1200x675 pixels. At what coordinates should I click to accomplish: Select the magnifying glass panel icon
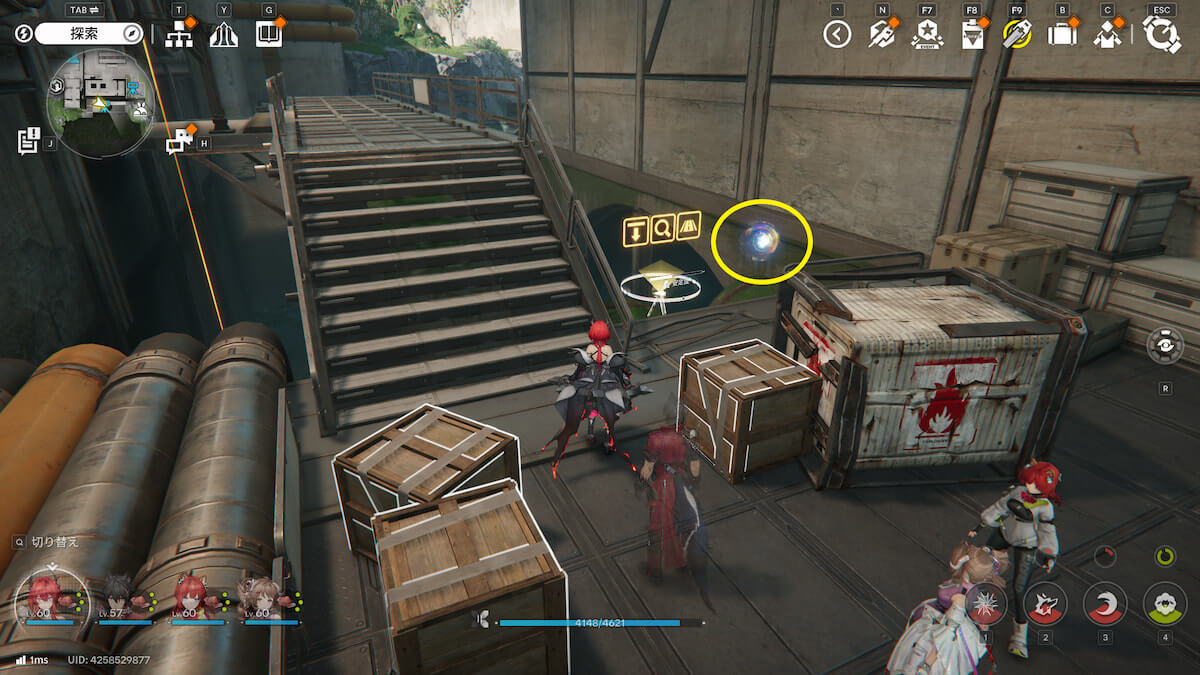(x=662, y=230)
